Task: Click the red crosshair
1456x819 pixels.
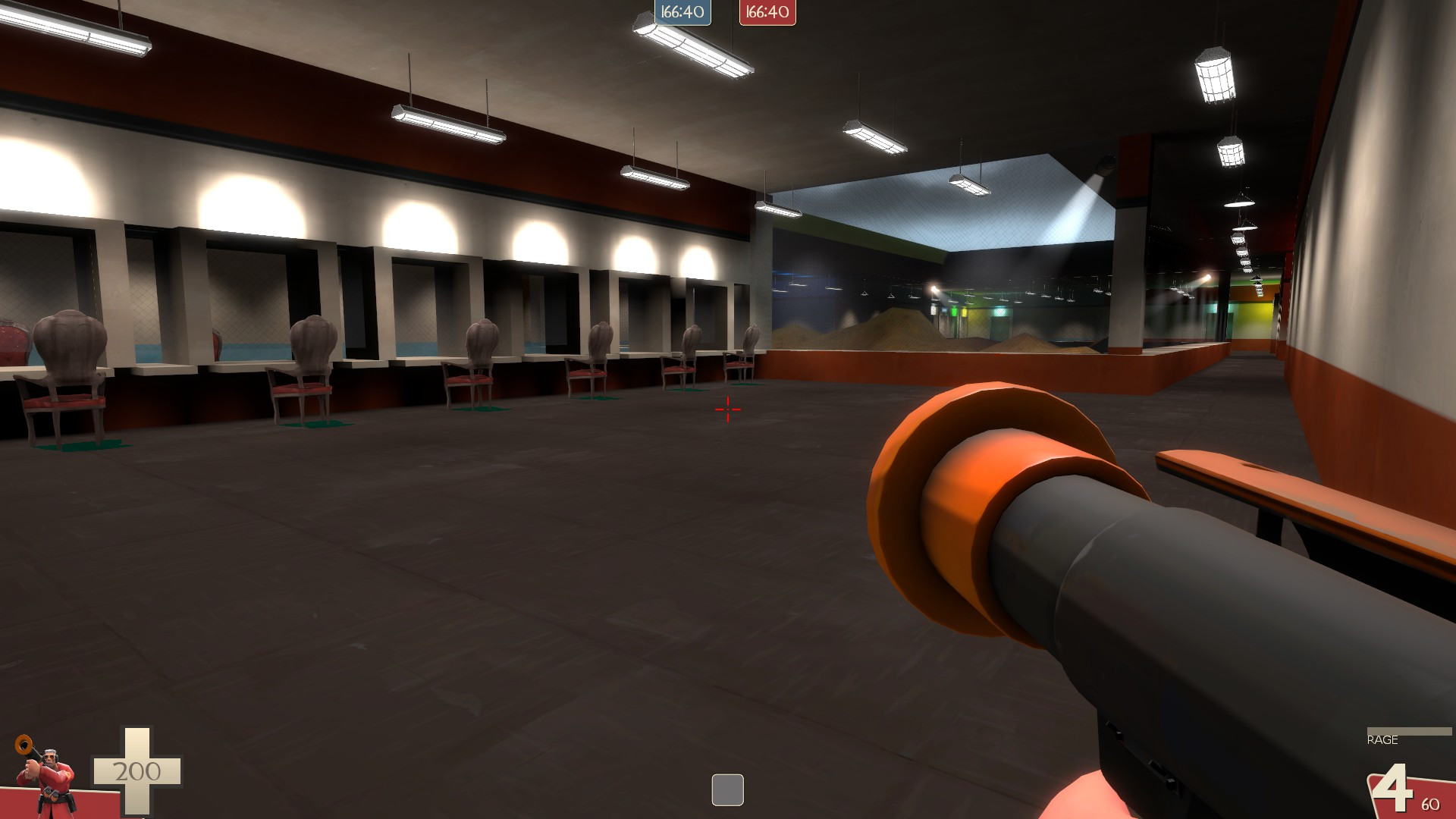Action: point(726,409)
